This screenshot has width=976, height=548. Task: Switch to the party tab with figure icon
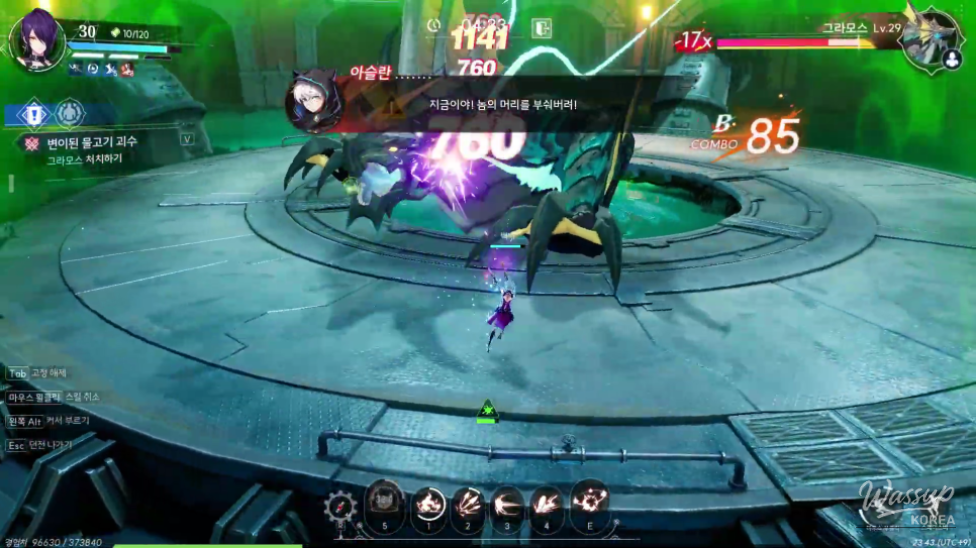pyautogui.click(x=69, y=113)
